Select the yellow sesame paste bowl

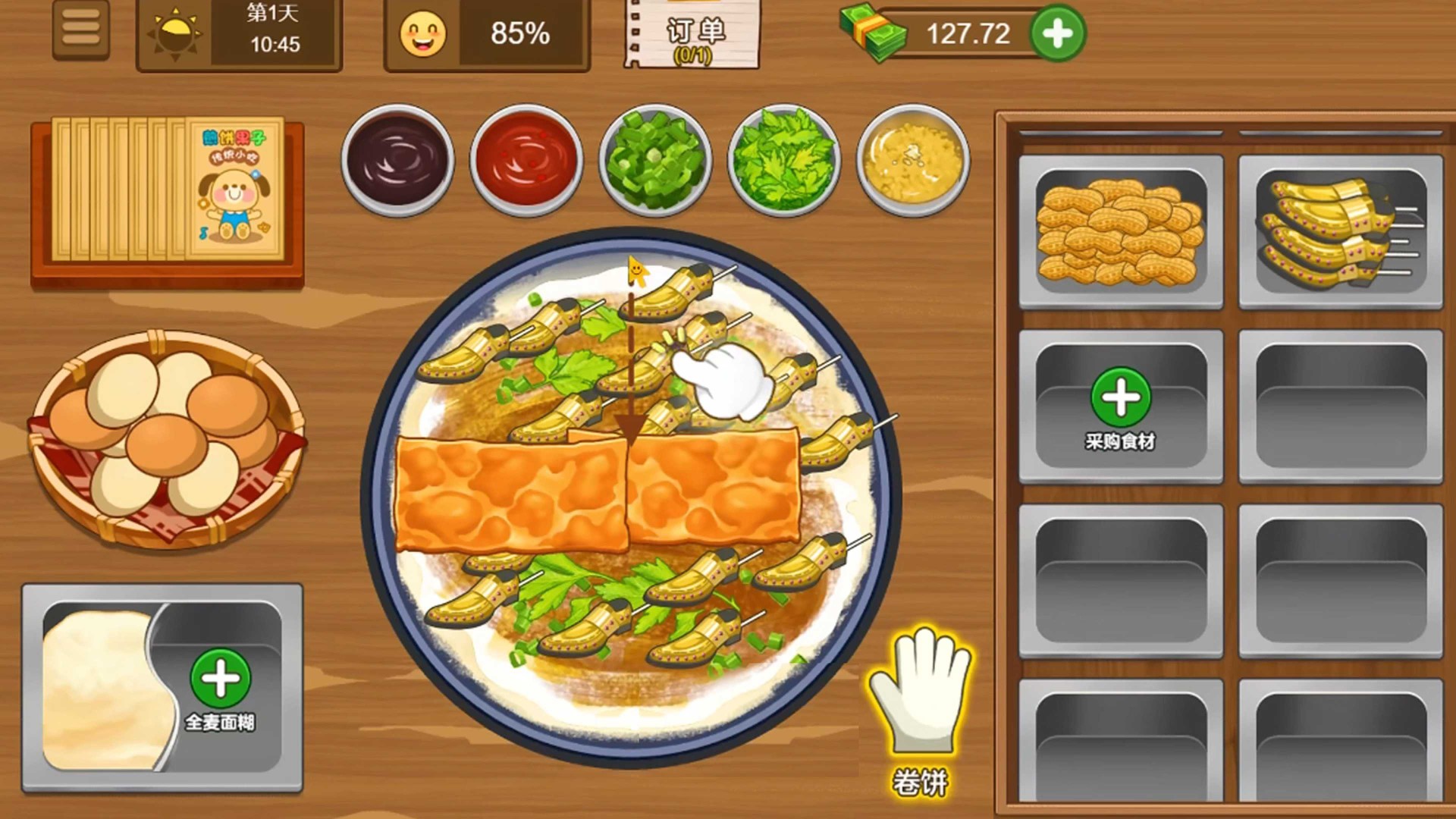[913, 161]
